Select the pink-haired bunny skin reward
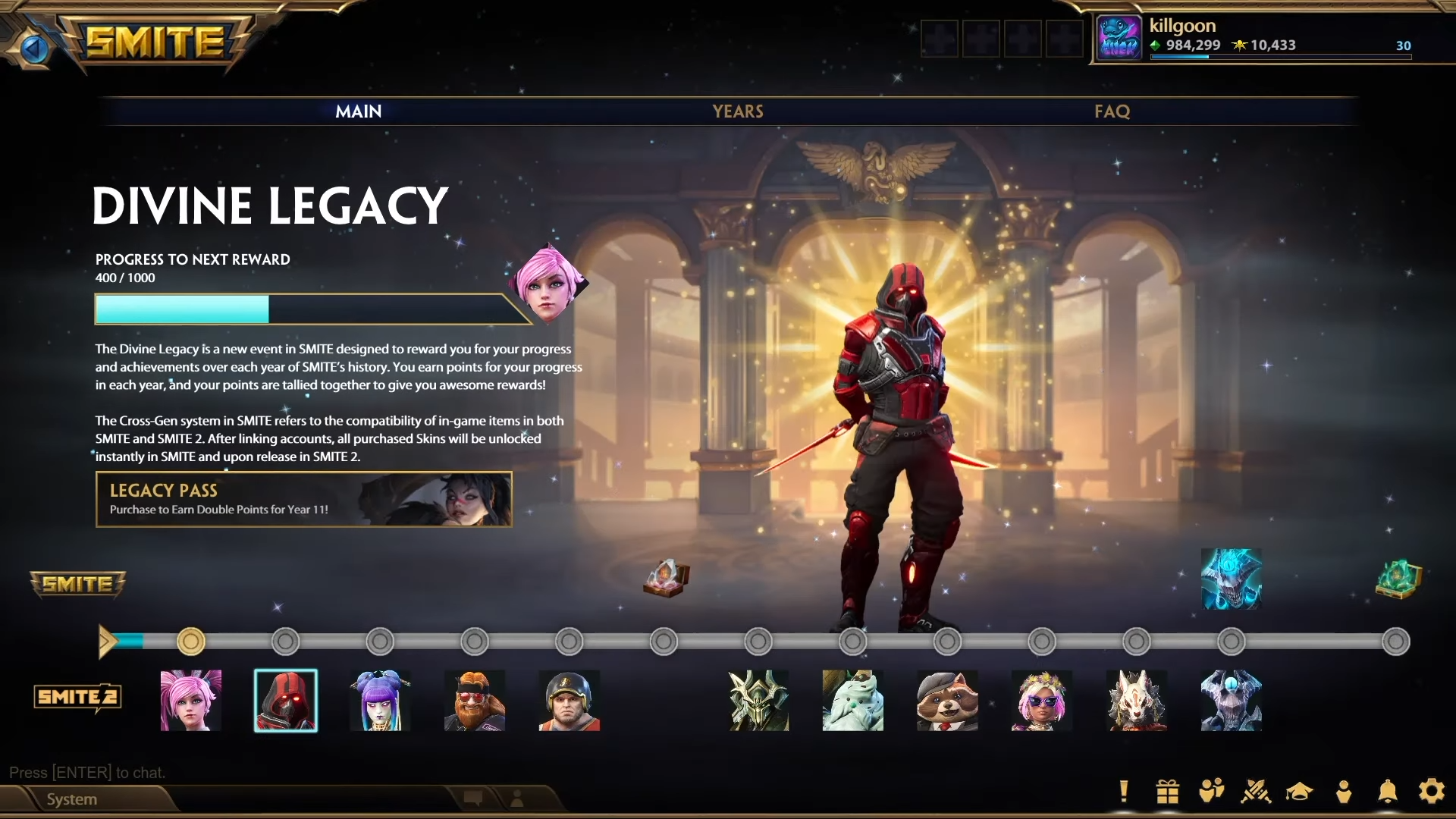The width and height of the screenshot is (1456, 819). (191, 700)
